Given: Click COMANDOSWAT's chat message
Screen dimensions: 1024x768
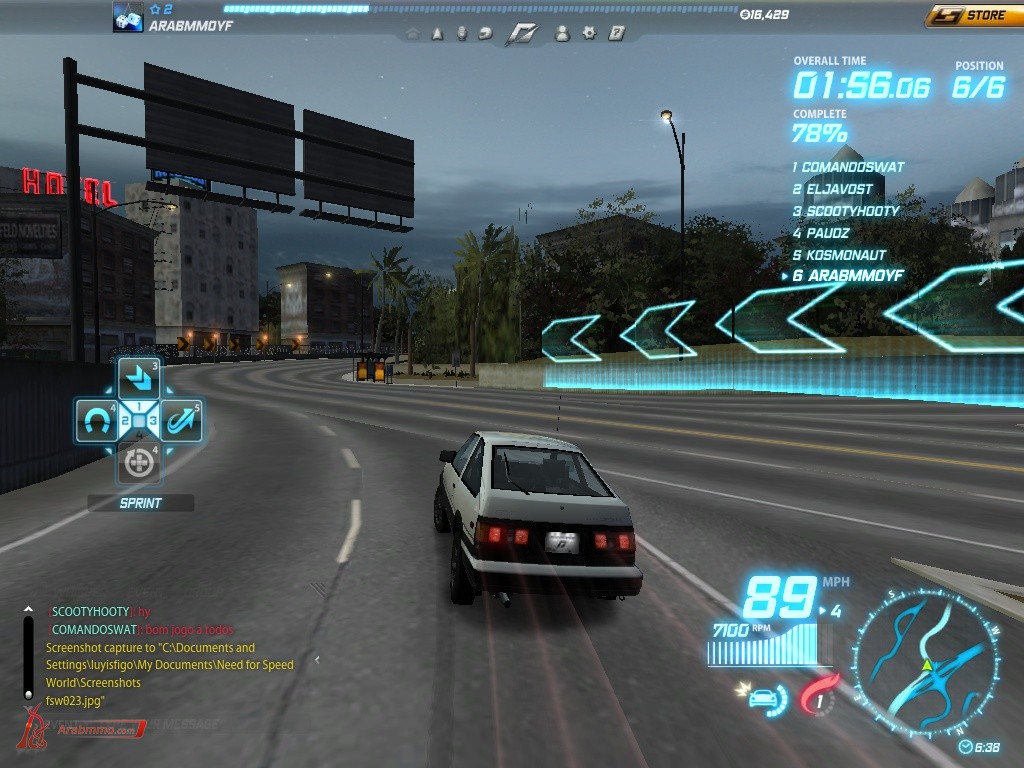Looking at the screenshot, I should 187,630.
